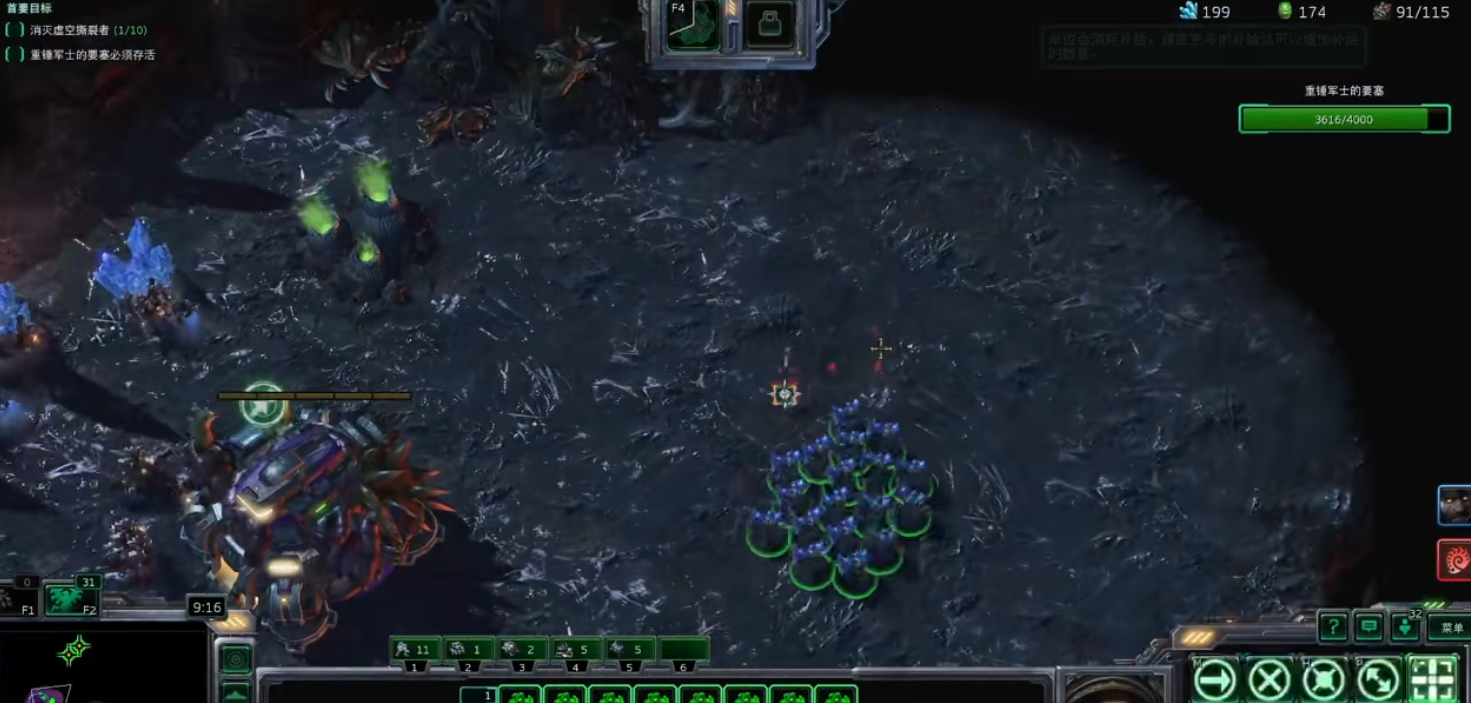The image size is (1471, 703).
Task: Activate the F4 top bar ability
Action: pyautogui.click(x=695, y=25)
